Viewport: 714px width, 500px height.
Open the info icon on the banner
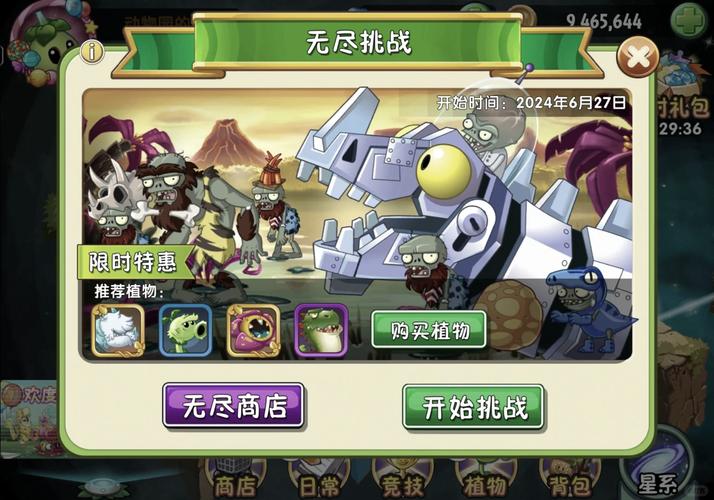pyautogui.click(x=93, y=52)
